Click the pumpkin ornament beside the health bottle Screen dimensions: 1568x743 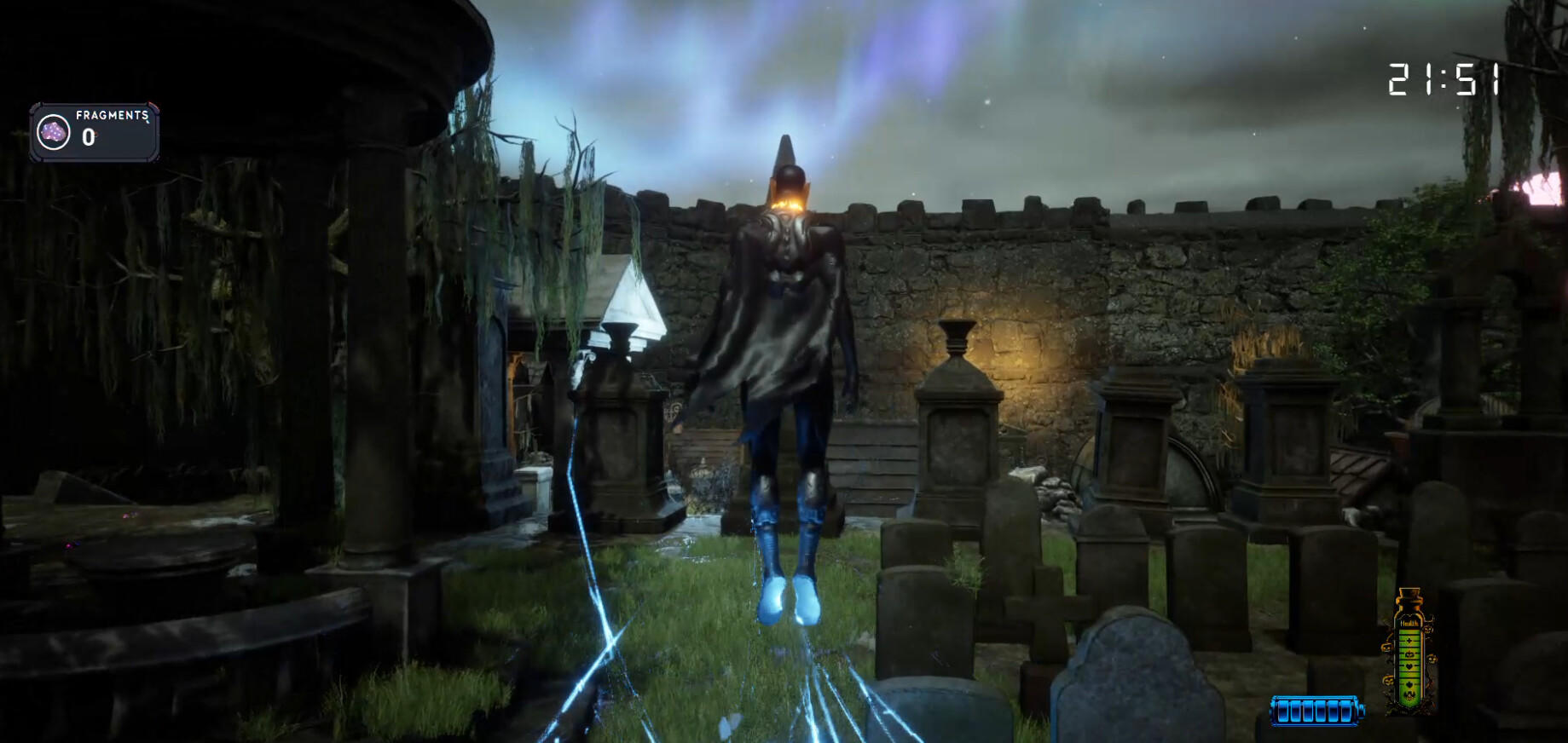click(x=1387, y=647)
